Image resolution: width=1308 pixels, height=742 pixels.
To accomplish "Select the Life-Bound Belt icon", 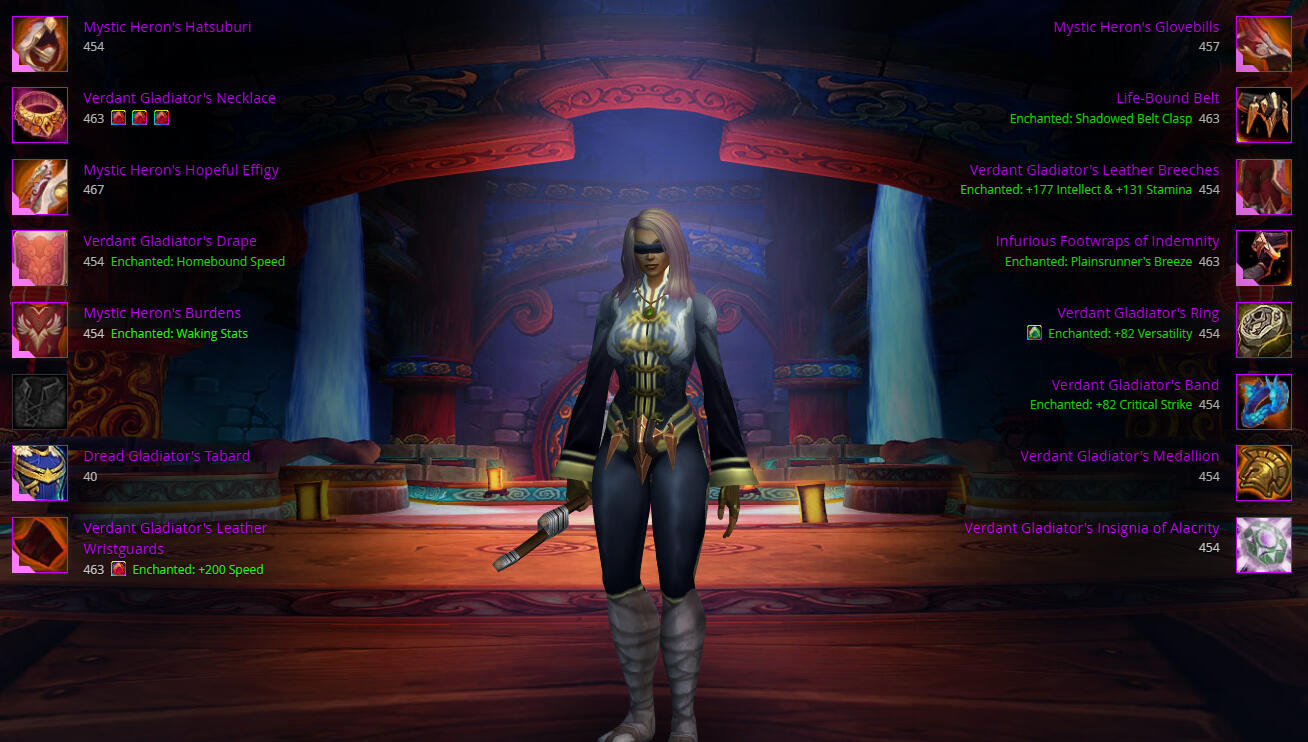I will [1264, 115].
